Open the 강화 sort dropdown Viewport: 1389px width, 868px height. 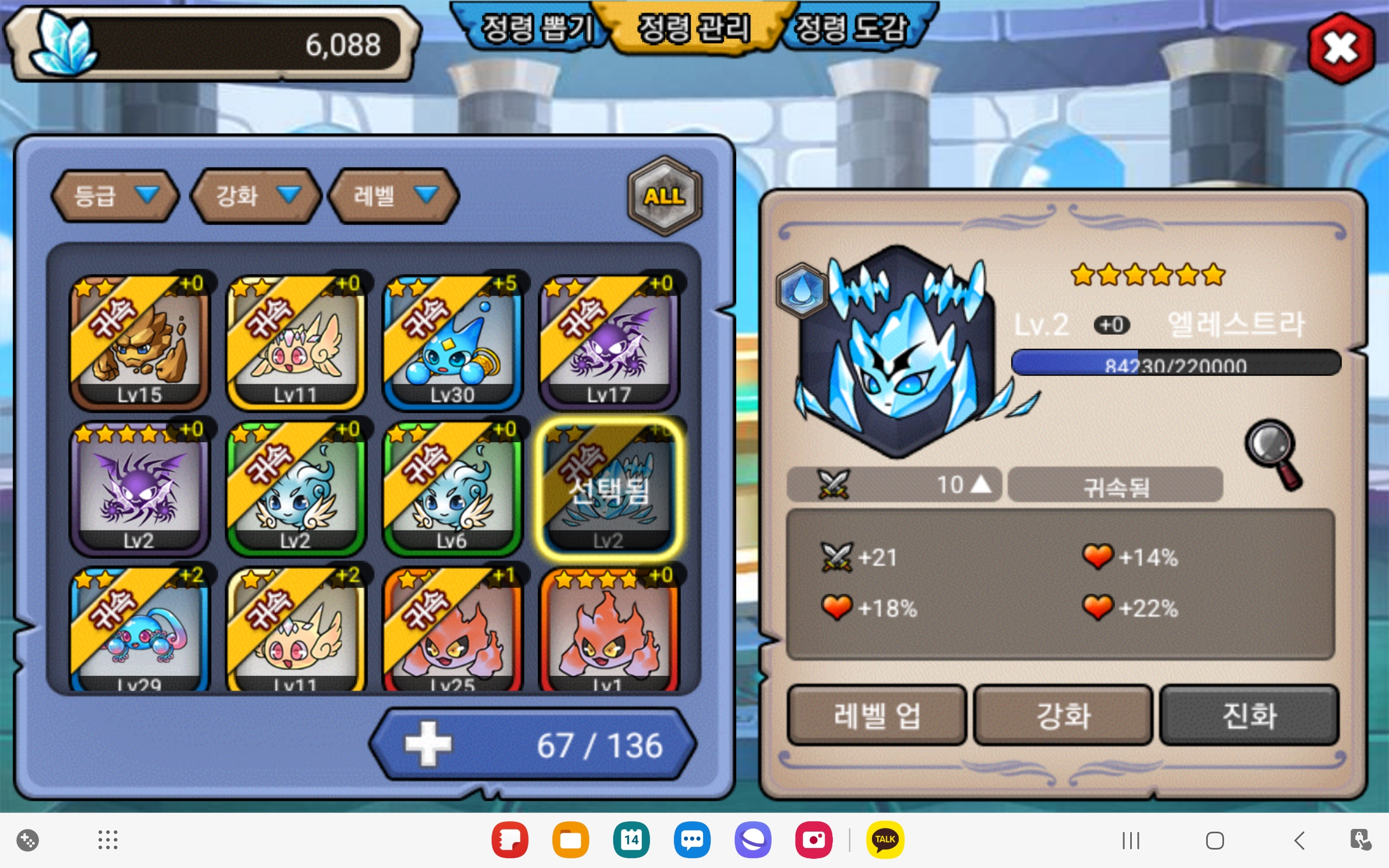point(256,196)
